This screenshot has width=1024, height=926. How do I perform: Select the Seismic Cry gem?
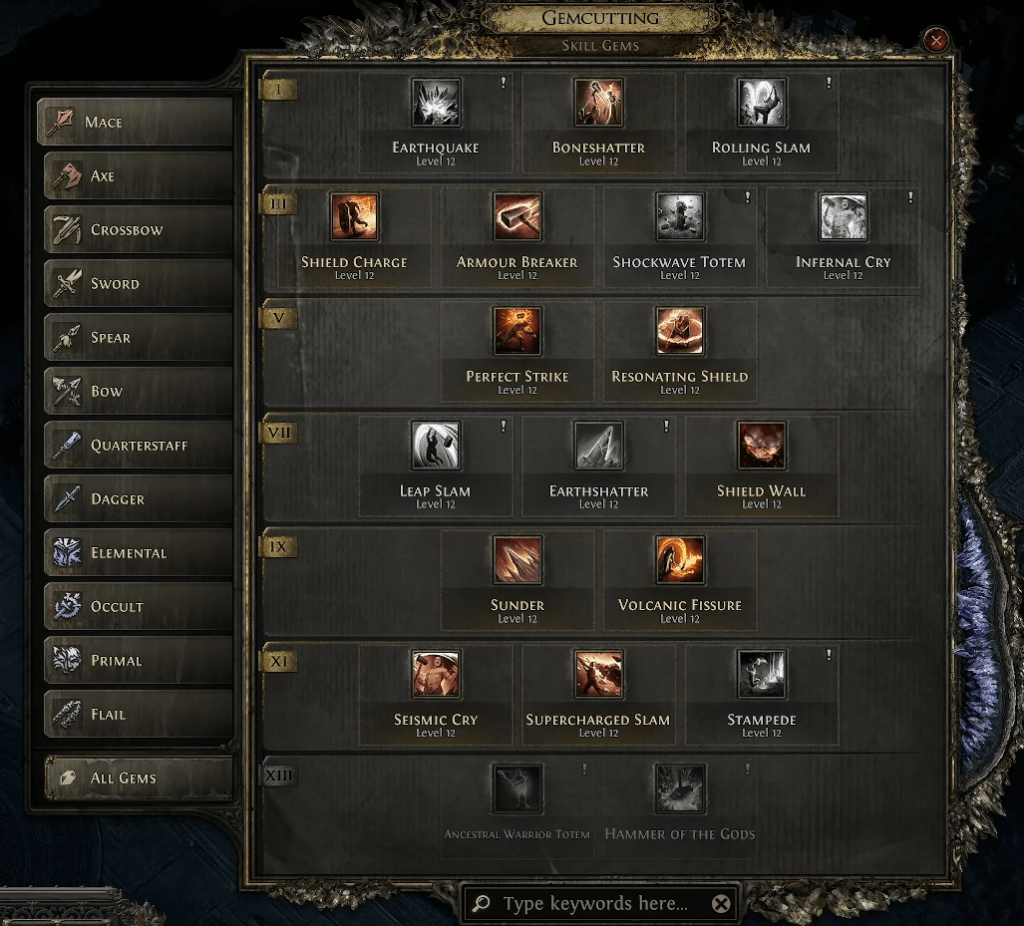point(436,675)
